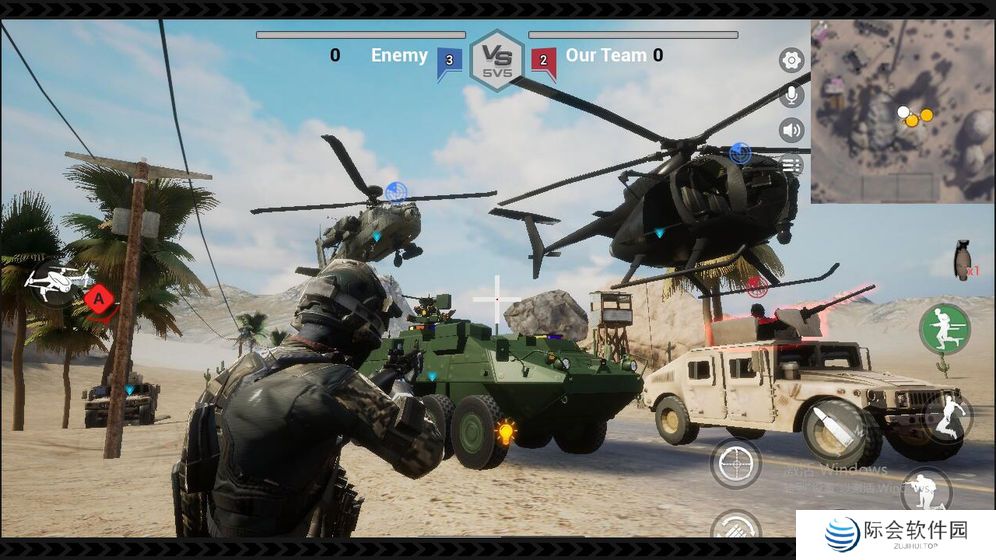Viewport: 996px width, 560px height.
Task: Aim down sights with the crosshair button
Action: point(736,463)
